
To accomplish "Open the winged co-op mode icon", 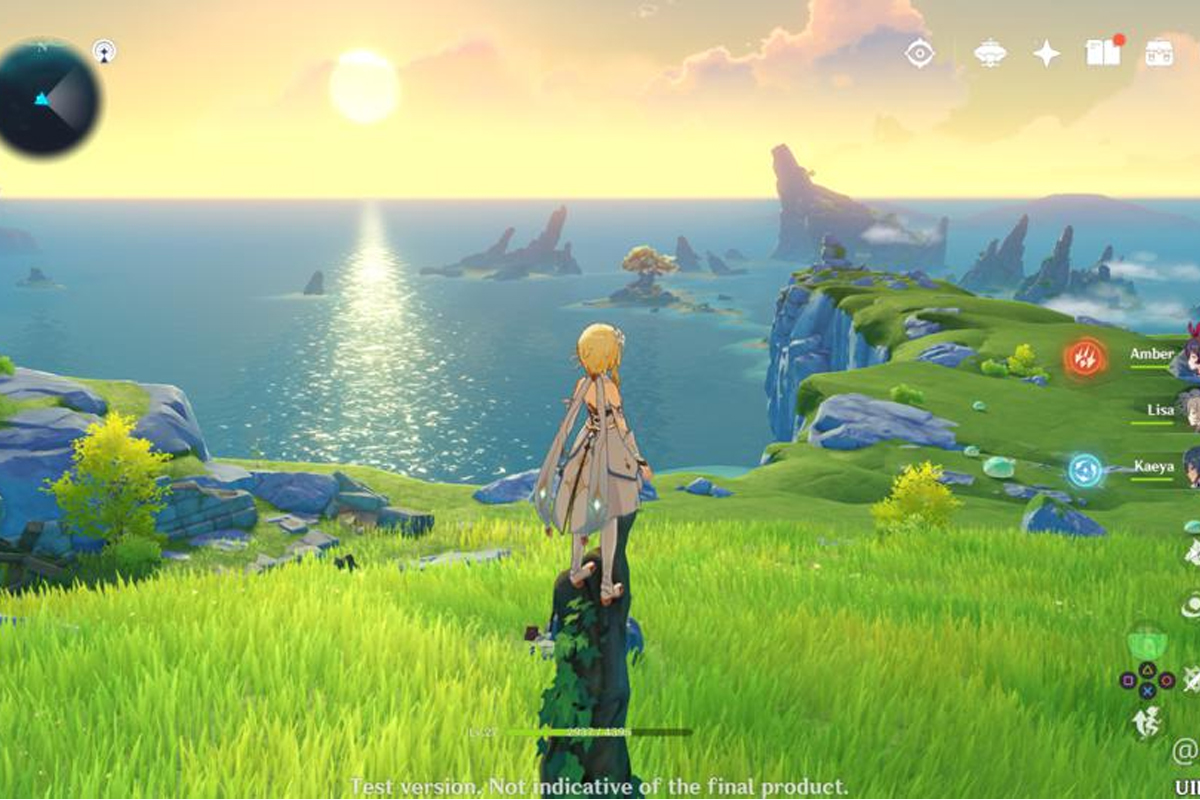I will 990,53.
